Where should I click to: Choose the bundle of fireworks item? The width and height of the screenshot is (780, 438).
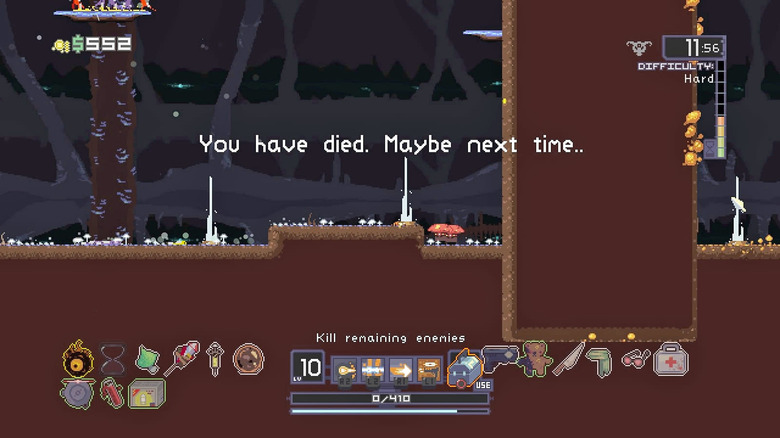(181, 358)
